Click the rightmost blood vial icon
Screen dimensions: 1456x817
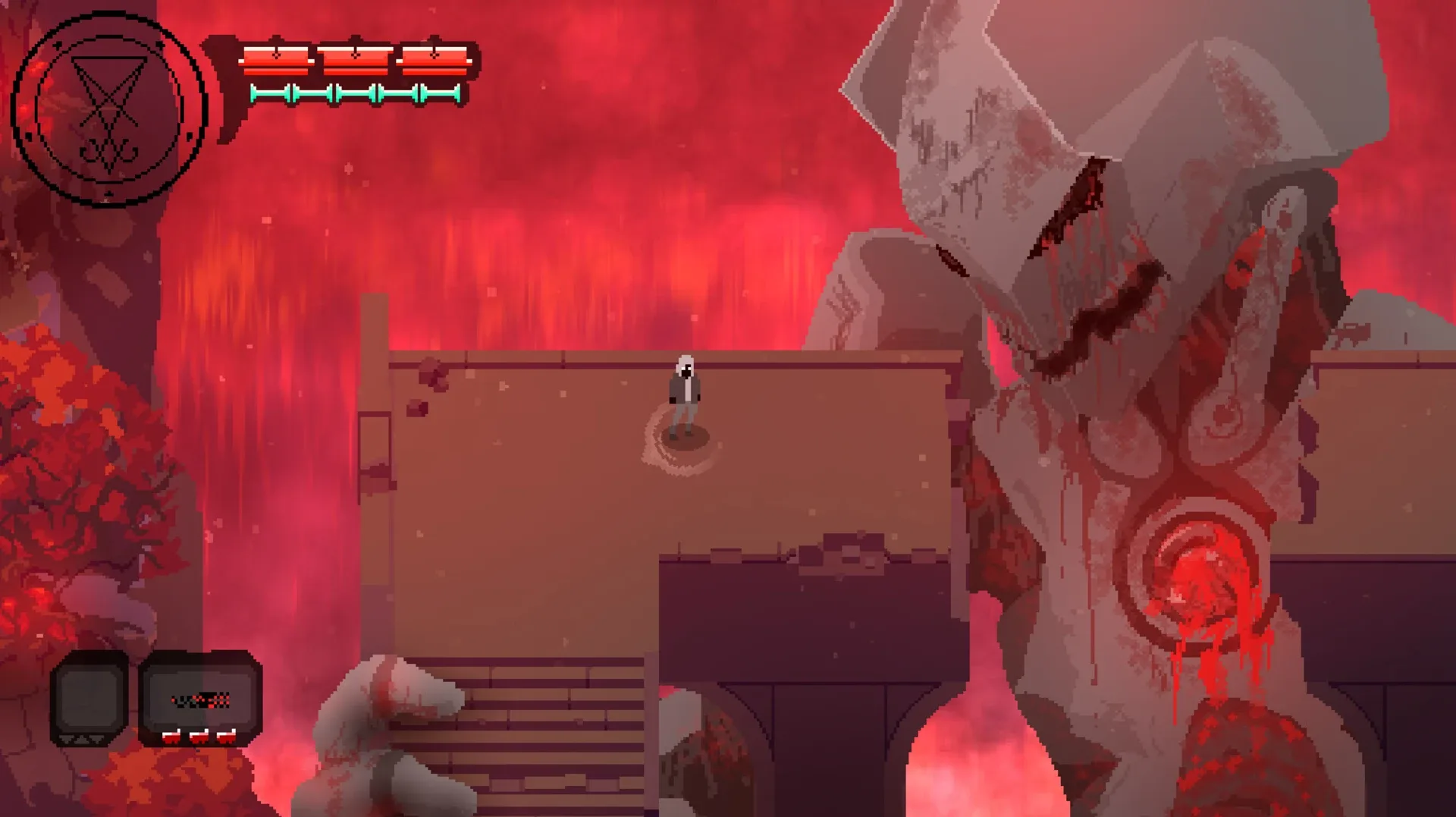coord(227,737)
